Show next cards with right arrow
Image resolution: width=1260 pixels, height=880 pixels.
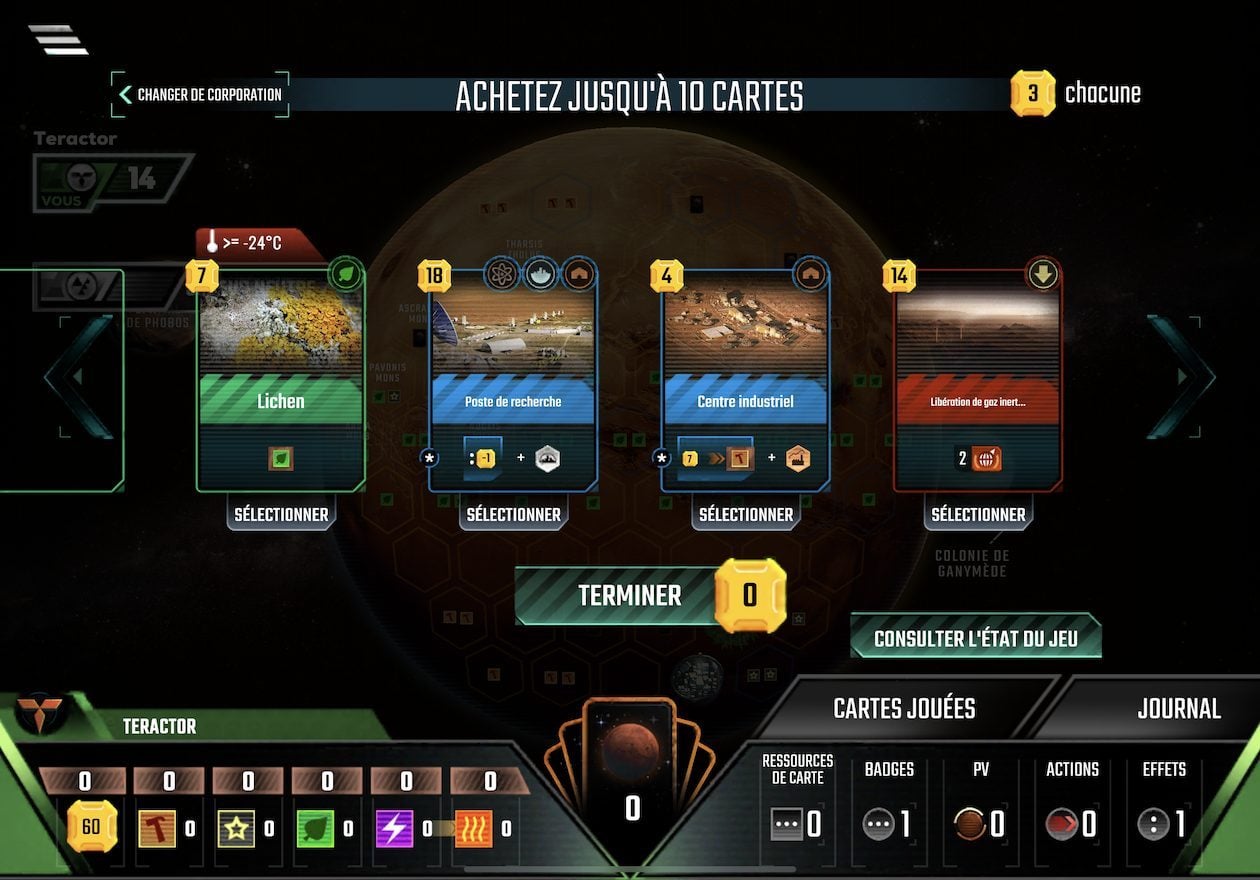click(x=1182, y=377)
